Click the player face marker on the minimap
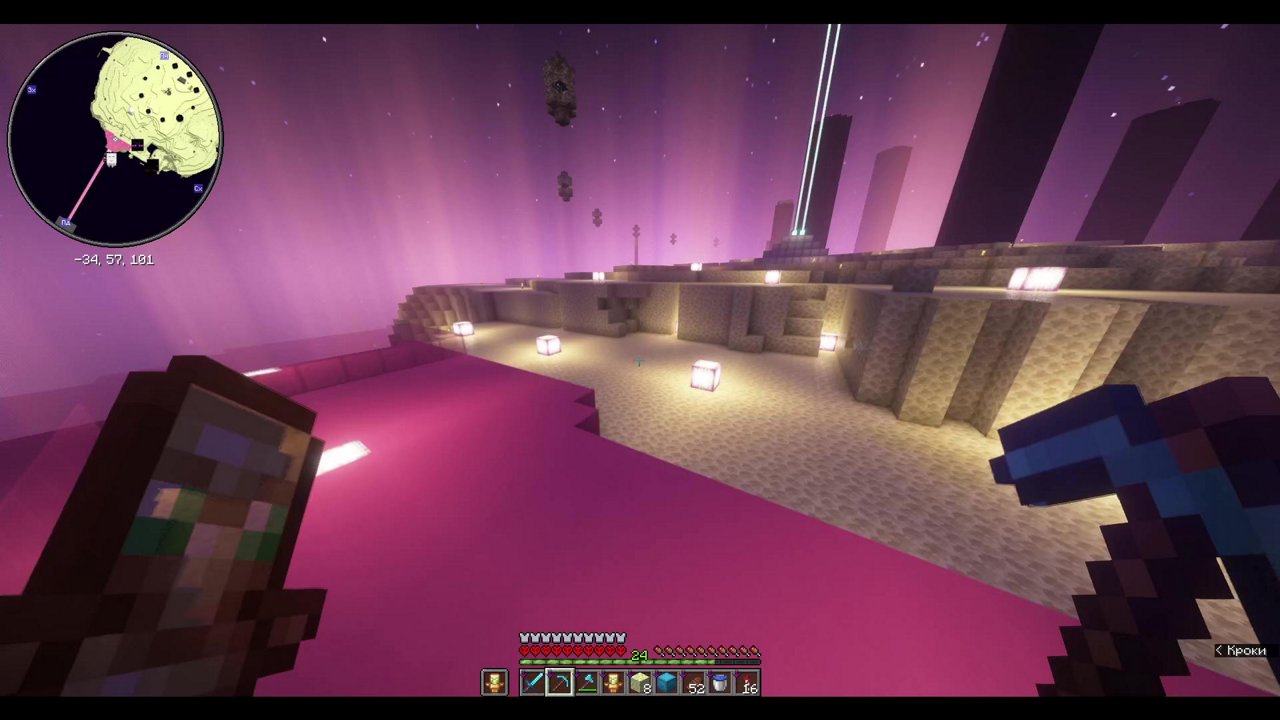The height and width of the screenshot is (720, 1280). [111, 159]
